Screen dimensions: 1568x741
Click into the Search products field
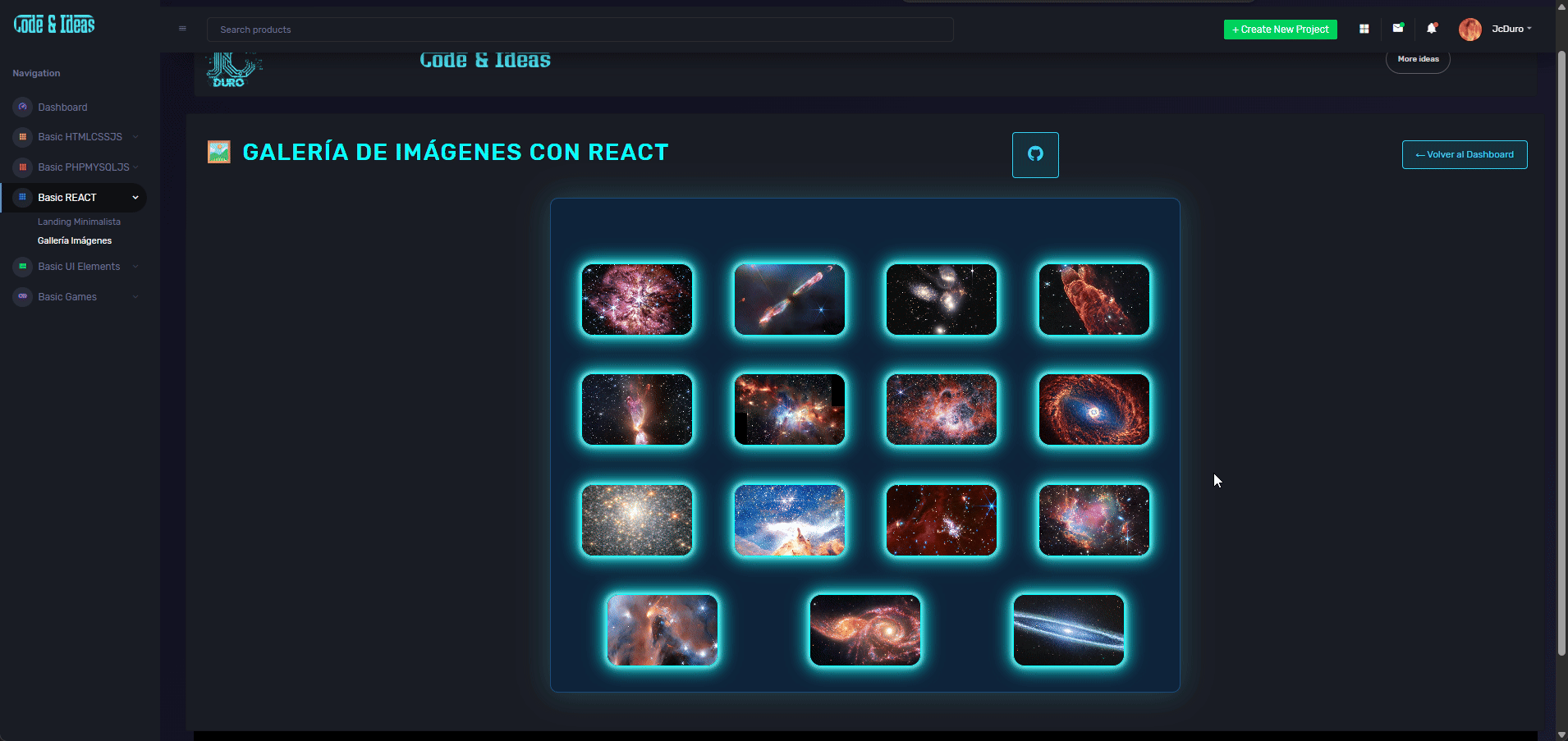580,30
